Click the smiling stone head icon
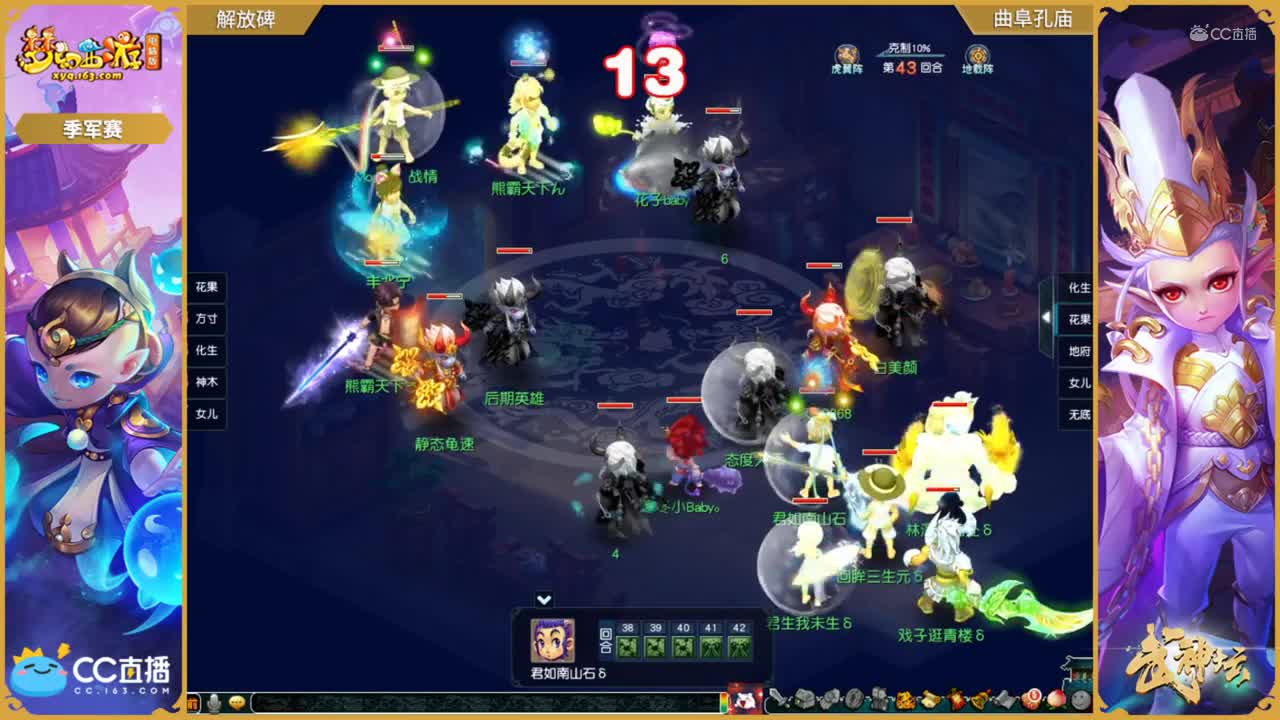Viewport: 1280px width, 720px height. point(1079,700)
